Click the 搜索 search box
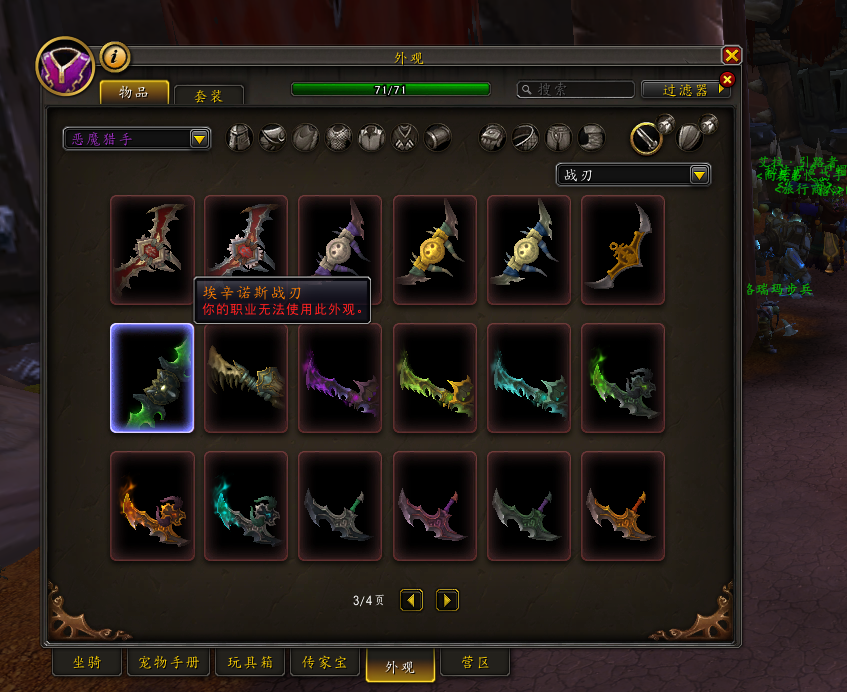The width and height of the screenshot is (847, 692). click(576, 90)
